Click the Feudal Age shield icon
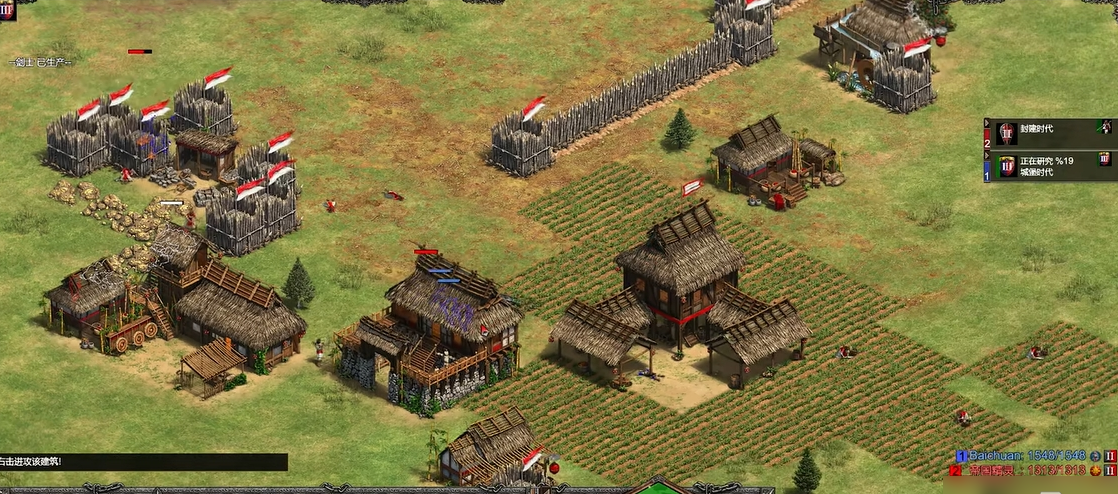 click(1006, 134)
